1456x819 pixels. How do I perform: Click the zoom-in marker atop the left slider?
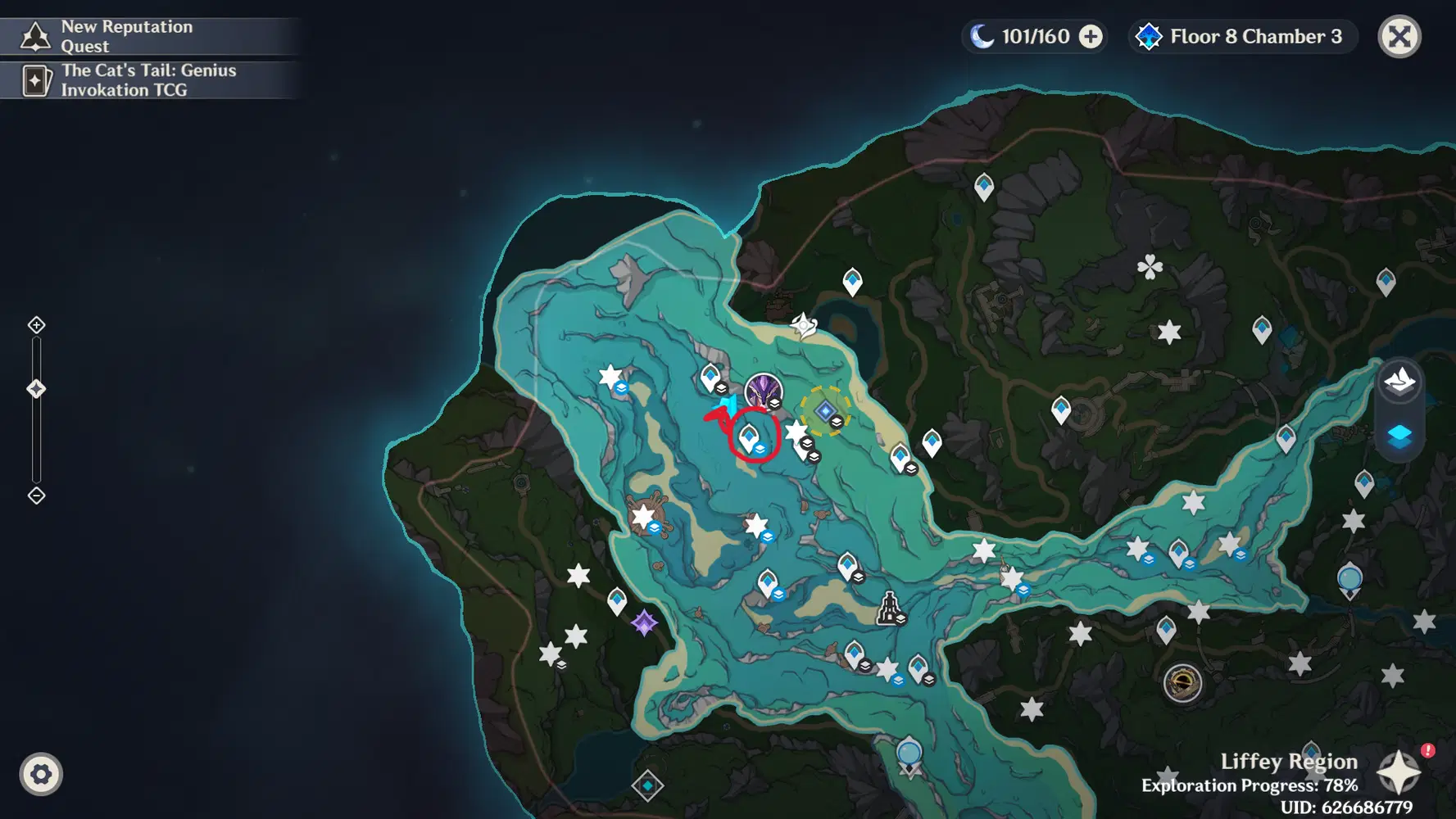[x=36, y=324]
